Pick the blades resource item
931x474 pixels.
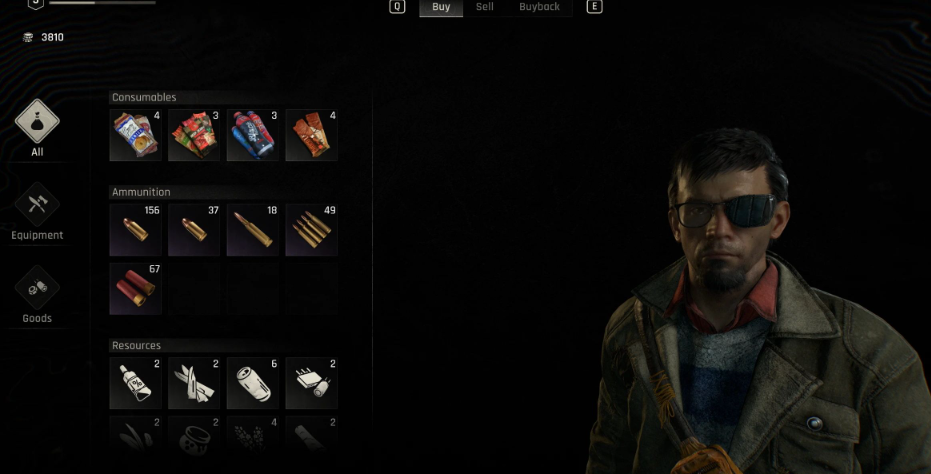pyautogui.click(x=193, y=383)
